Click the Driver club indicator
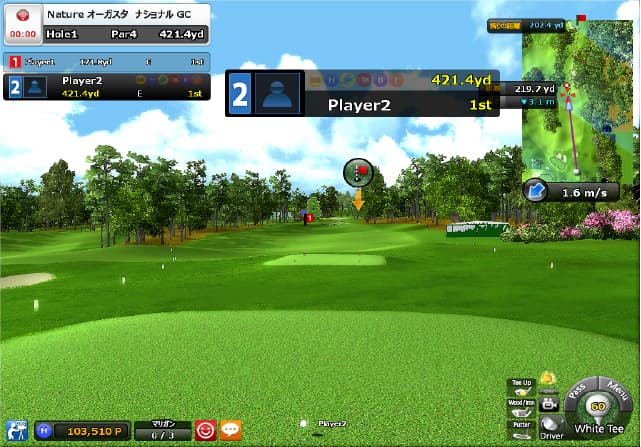 click(551, 427)
